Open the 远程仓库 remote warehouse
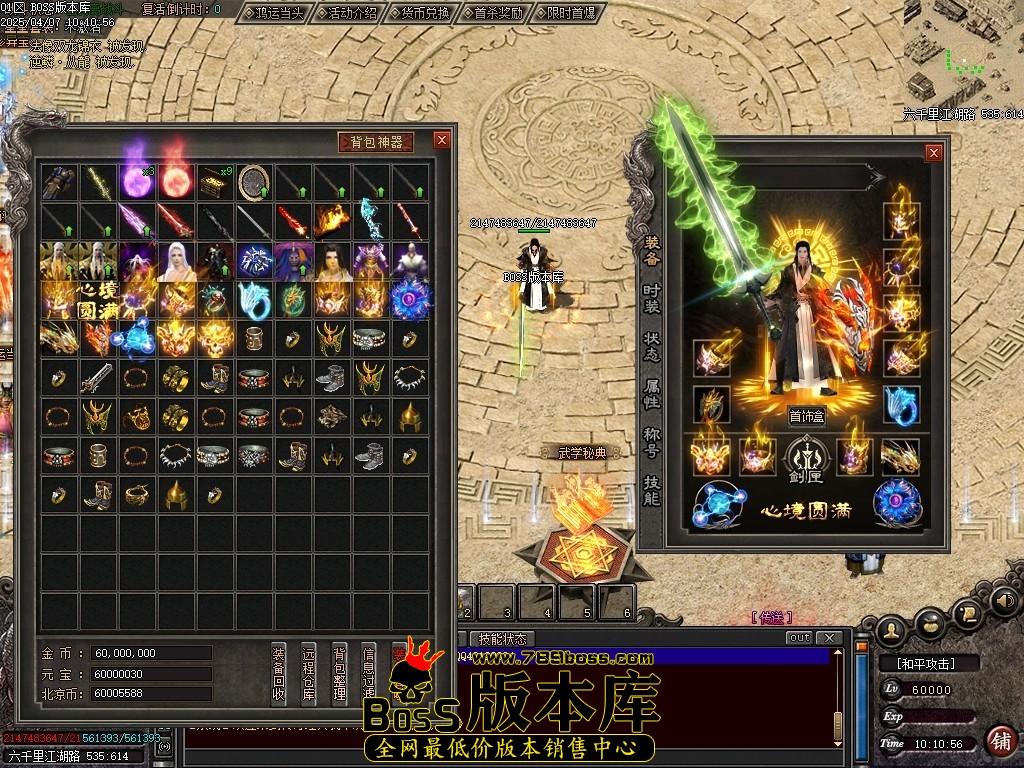This screenshot has height=768, width=1024. tap(309, 673)
